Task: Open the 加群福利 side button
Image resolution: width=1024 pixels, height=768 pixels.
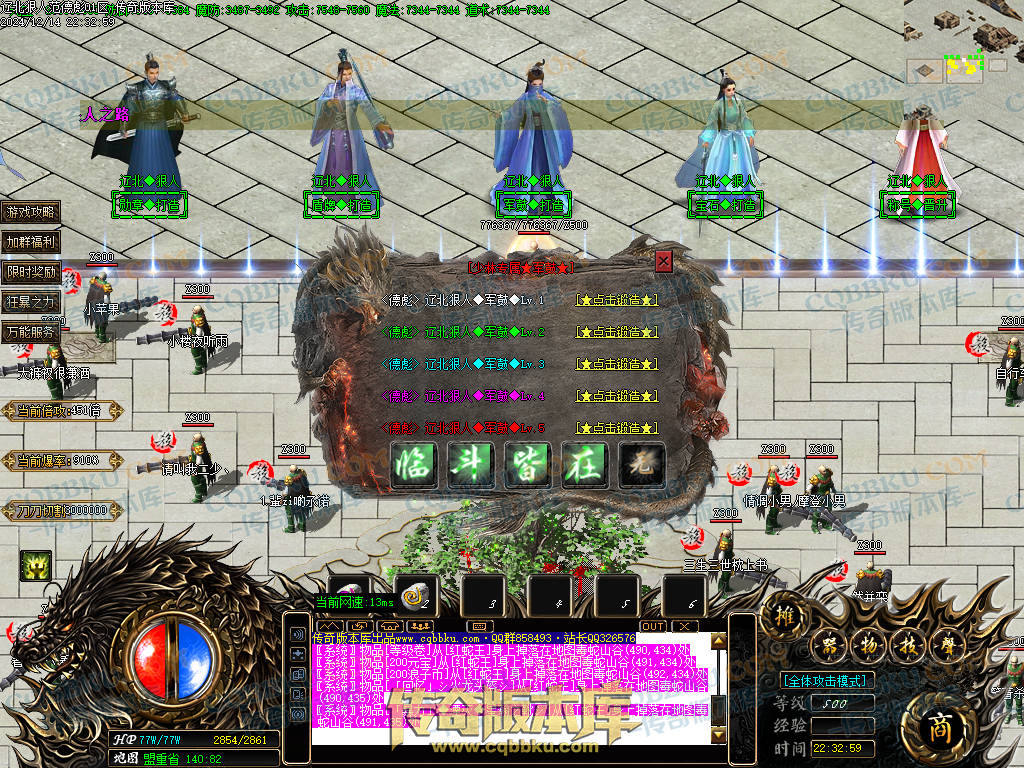Action: (x=30, y=242)
